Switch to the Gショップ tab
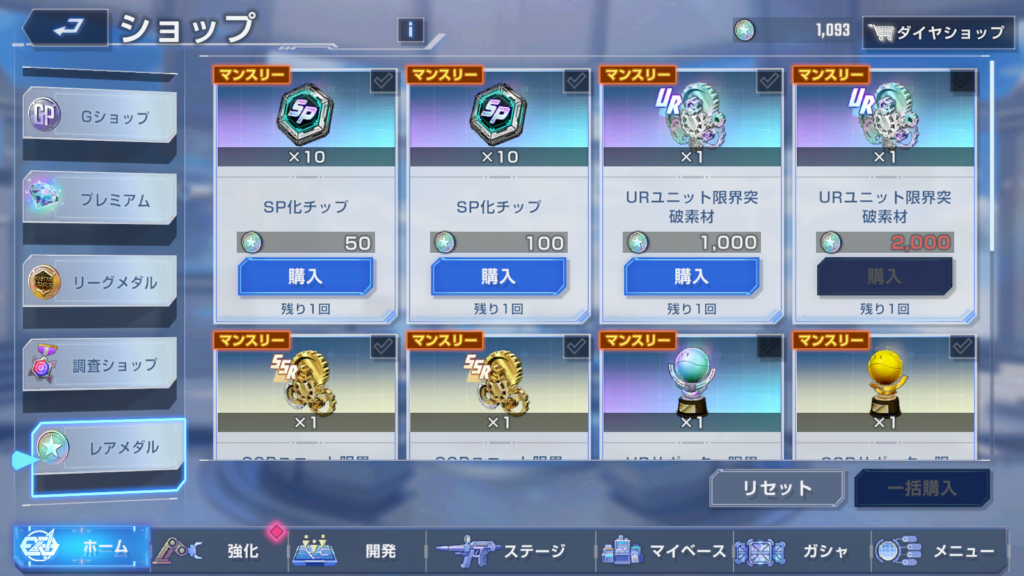Screen dimensions: 1024x576 (100, 118)
